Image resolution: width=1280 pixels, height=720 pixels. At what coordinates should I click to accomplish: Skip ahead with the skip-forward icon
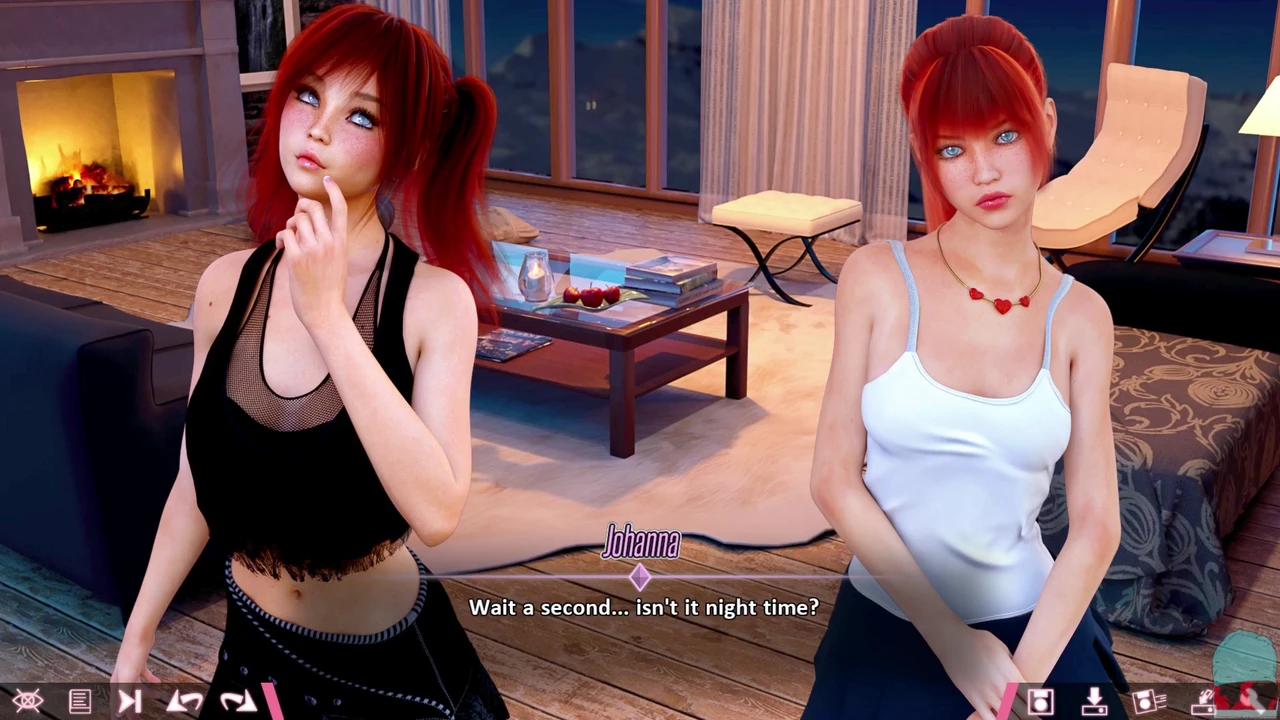130,701
